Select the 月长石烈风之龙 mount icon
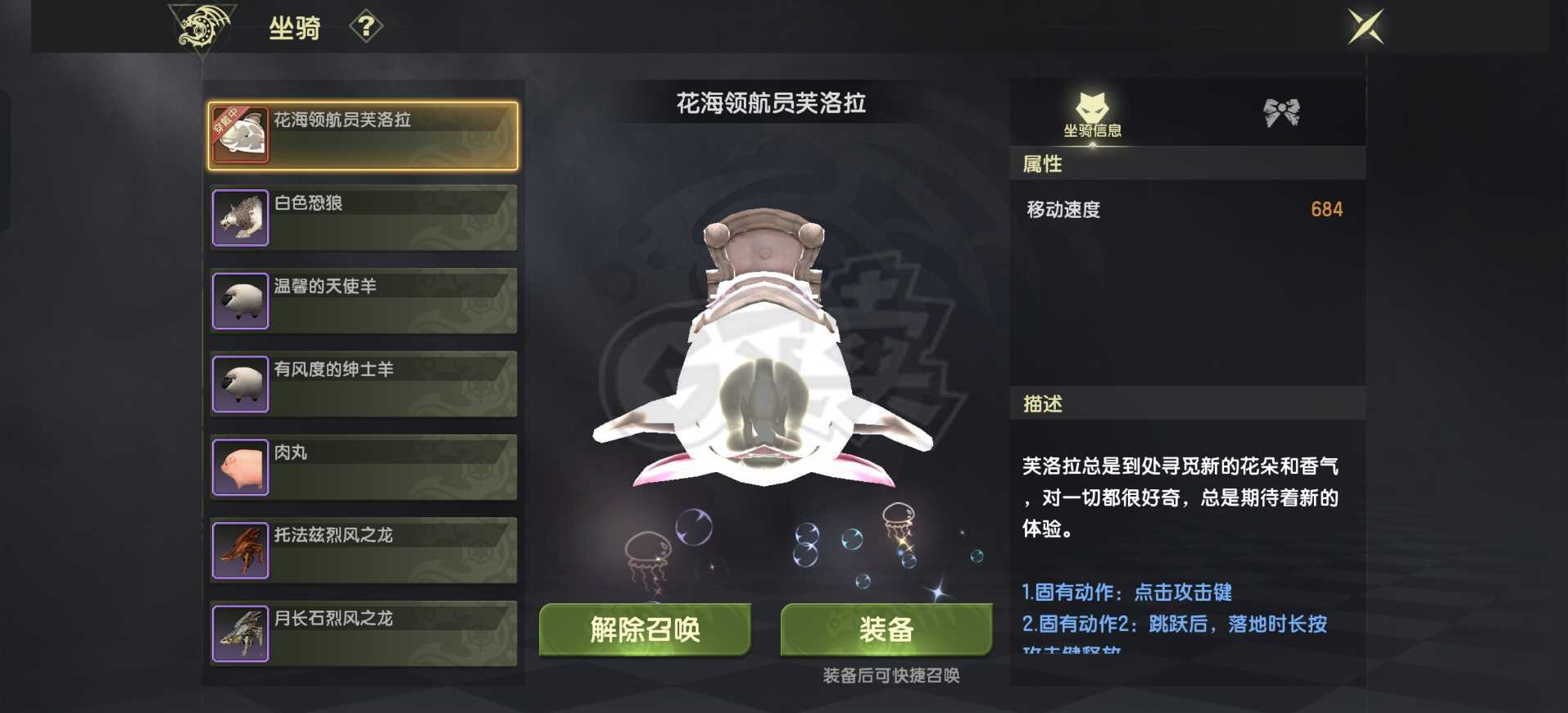The height and width of the screenshot is (713, 1568). 240,634
